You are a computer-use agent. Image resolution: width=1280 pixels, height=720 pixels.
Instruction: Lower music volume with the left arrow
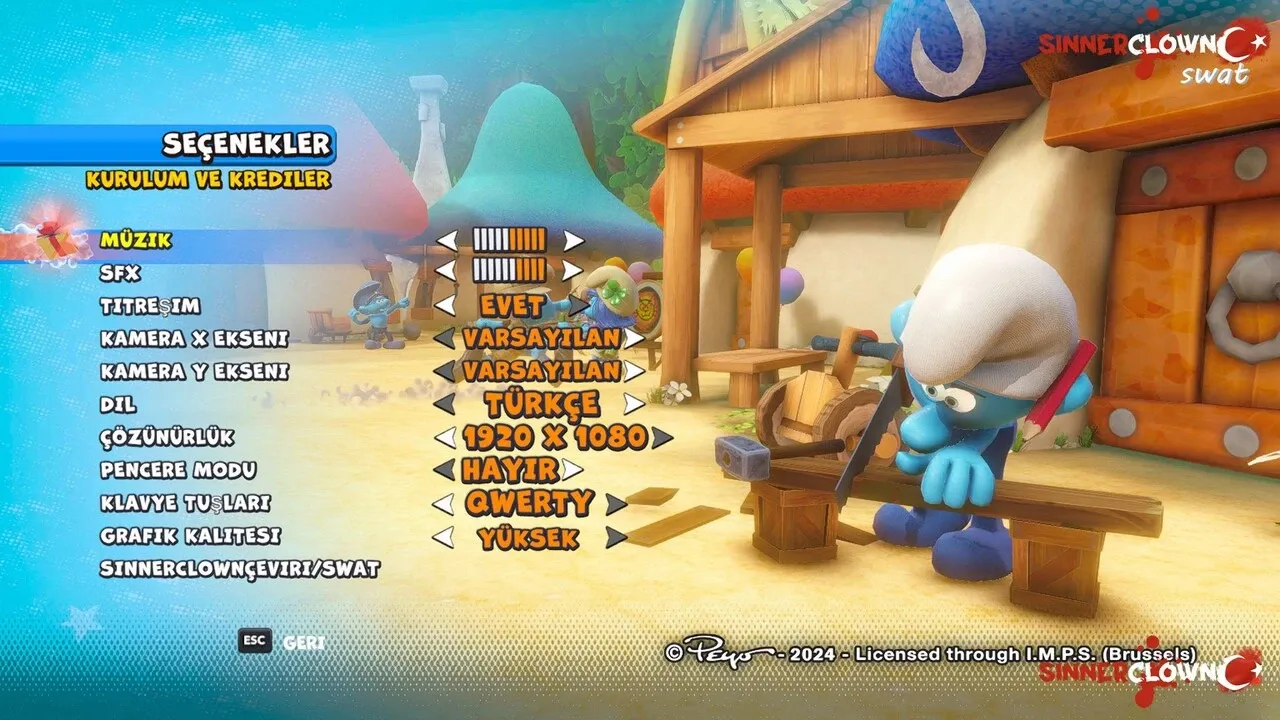446,240
